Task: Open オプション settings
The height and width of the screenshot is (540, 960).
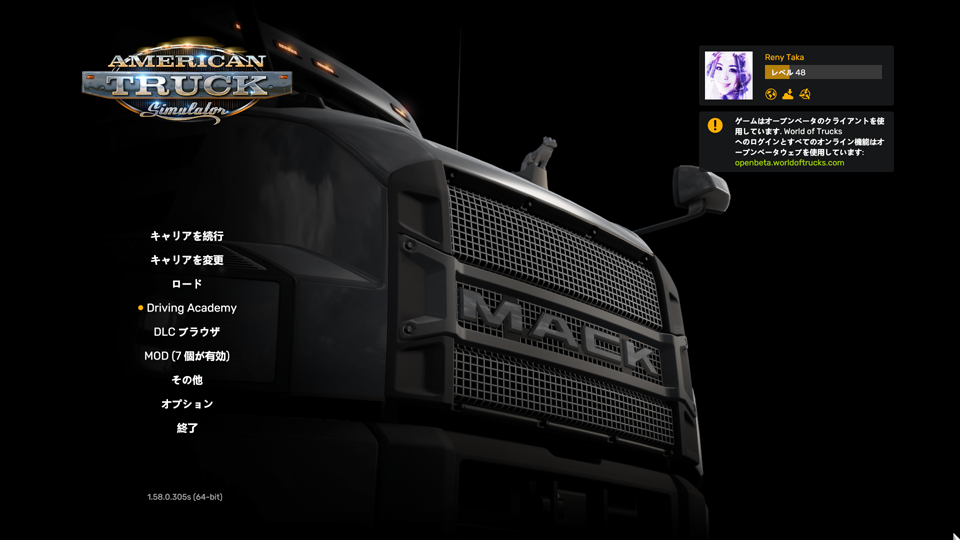Action: (x=187, y=404)
